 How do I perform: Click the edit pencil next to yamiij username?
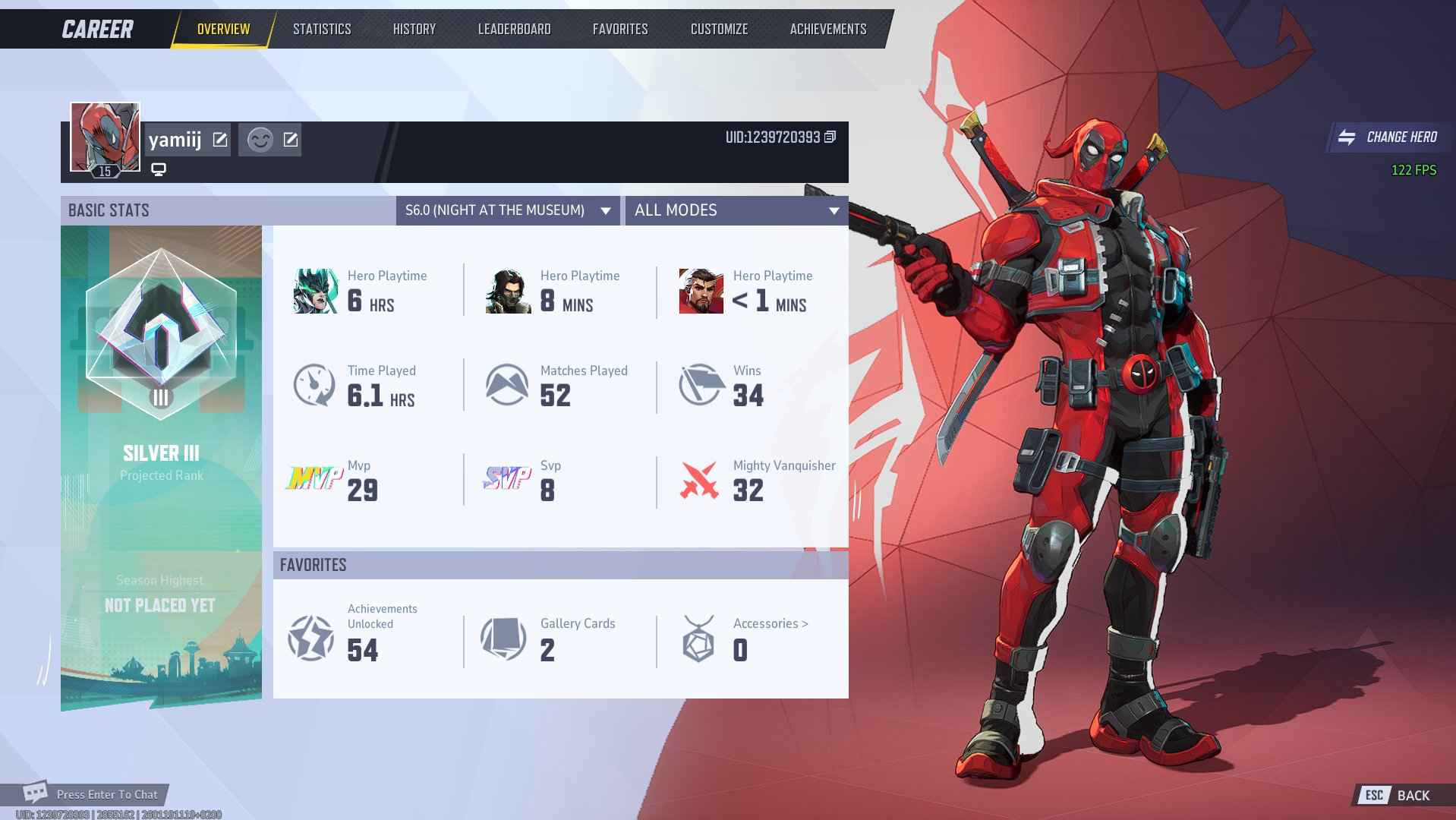[220, 139]
